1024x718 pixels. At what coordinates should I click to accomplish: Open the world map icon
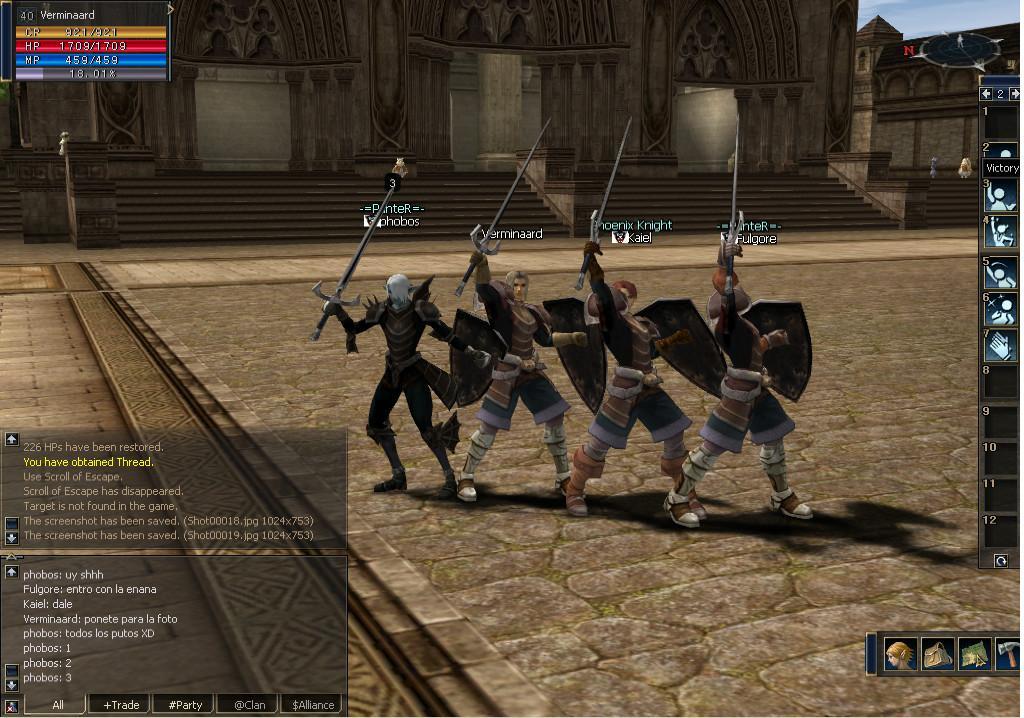pos(974,654)
